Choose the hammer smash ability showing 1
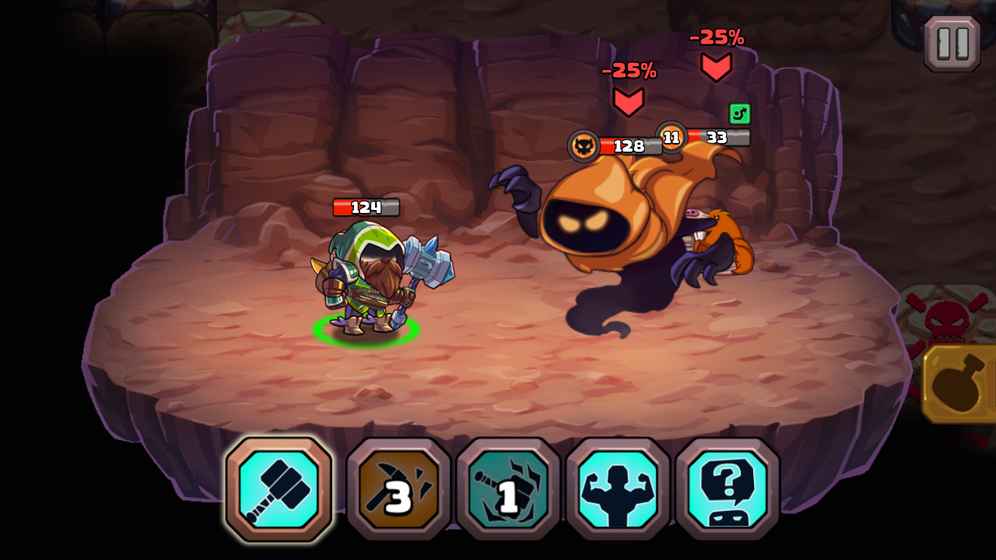 point(508,490)
